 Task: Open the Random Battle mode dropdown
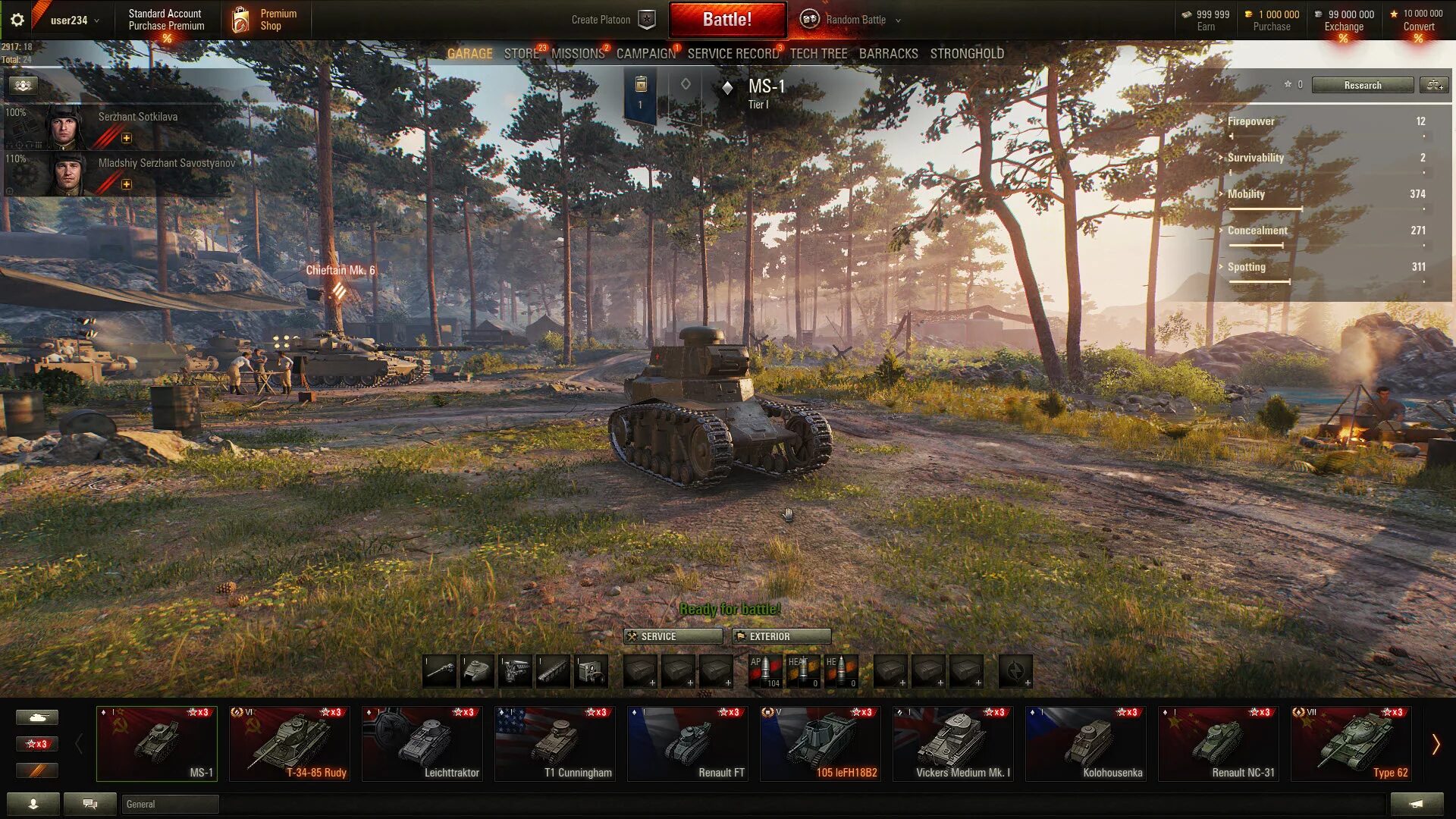coord(855,20)
